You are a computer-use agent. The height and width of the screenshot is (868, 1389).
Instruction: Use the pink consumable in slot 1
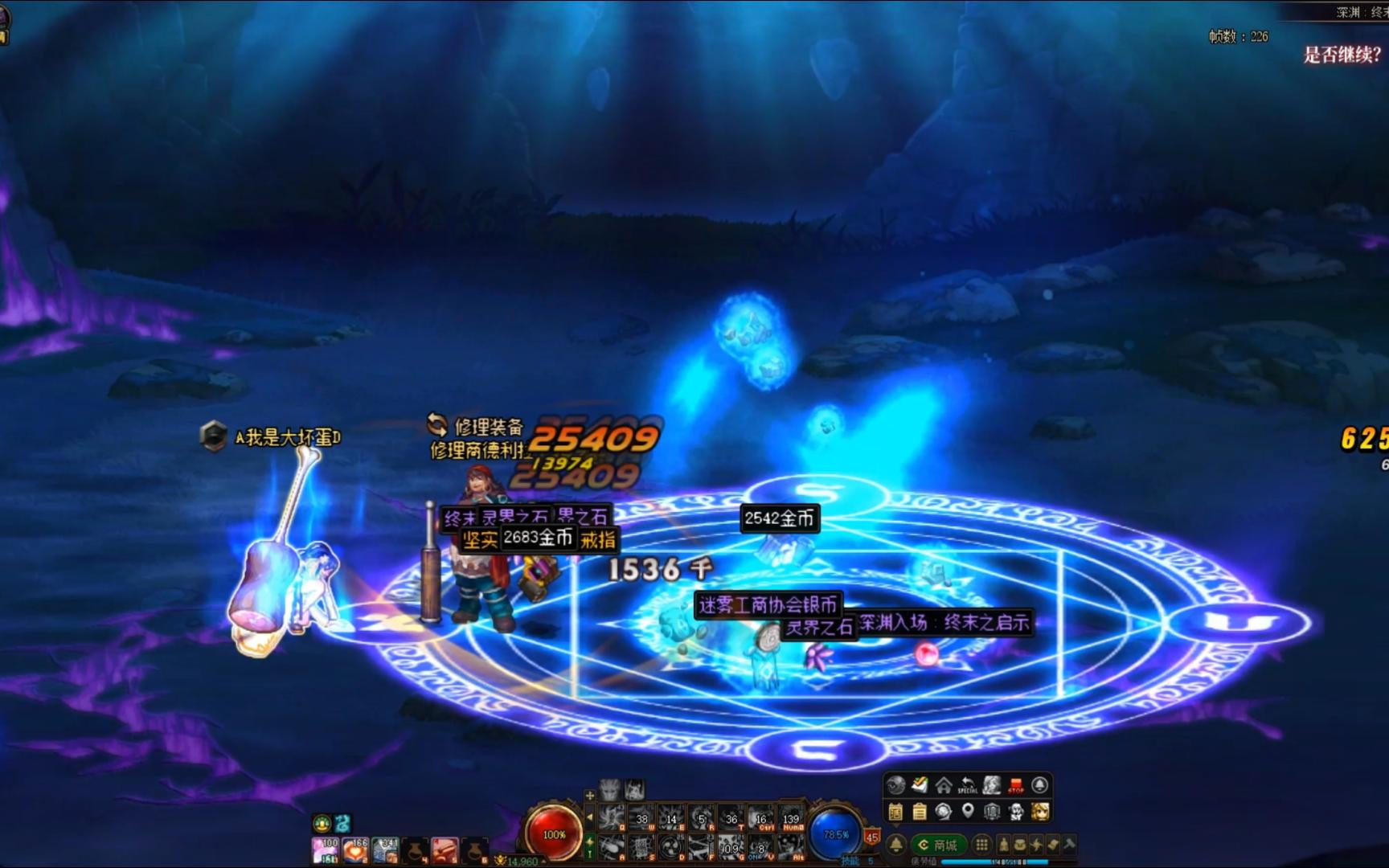tap(325, 850)
